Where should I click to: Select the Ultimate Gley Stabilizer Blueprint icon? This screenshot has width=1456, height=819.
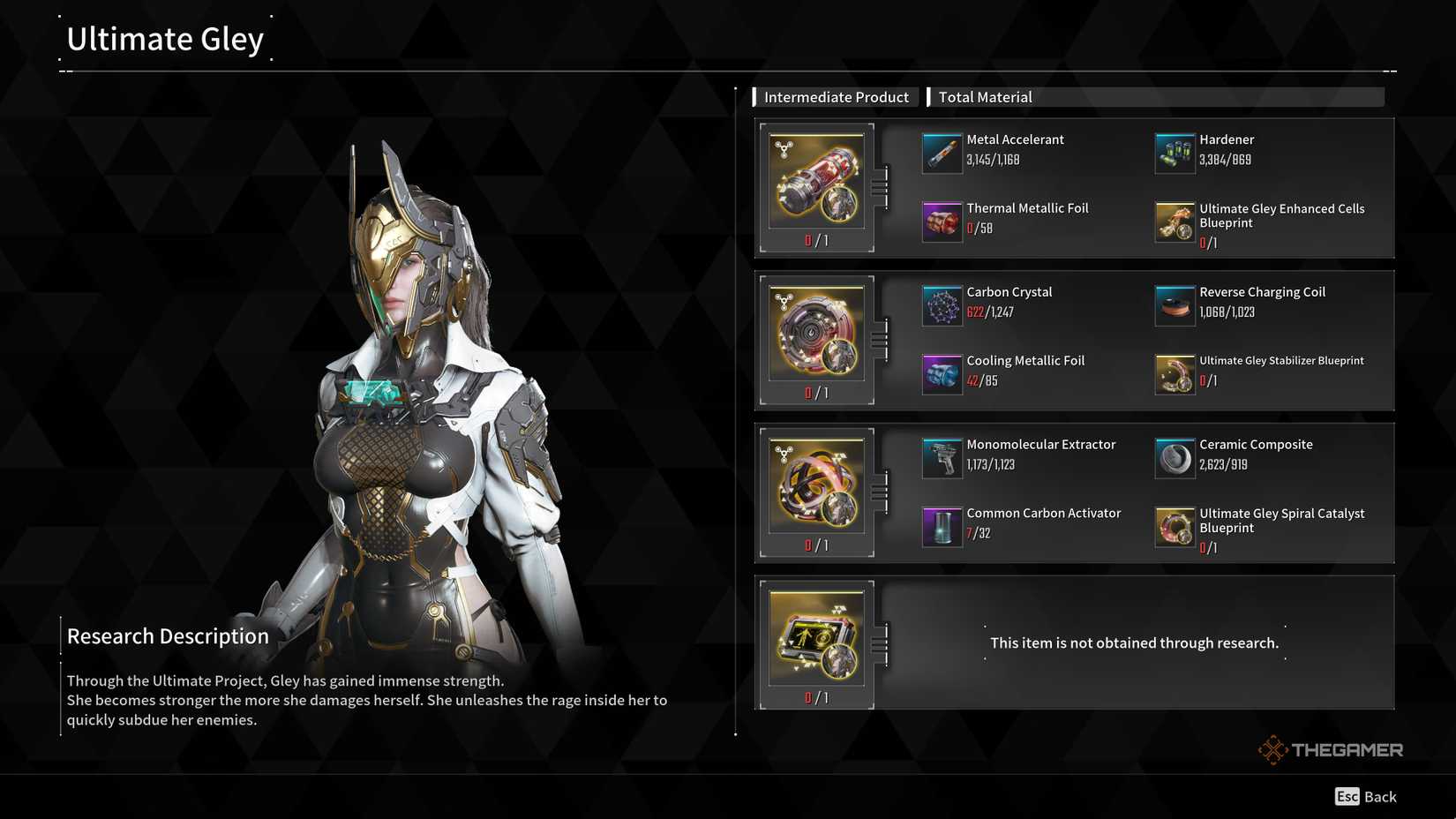1174,373
